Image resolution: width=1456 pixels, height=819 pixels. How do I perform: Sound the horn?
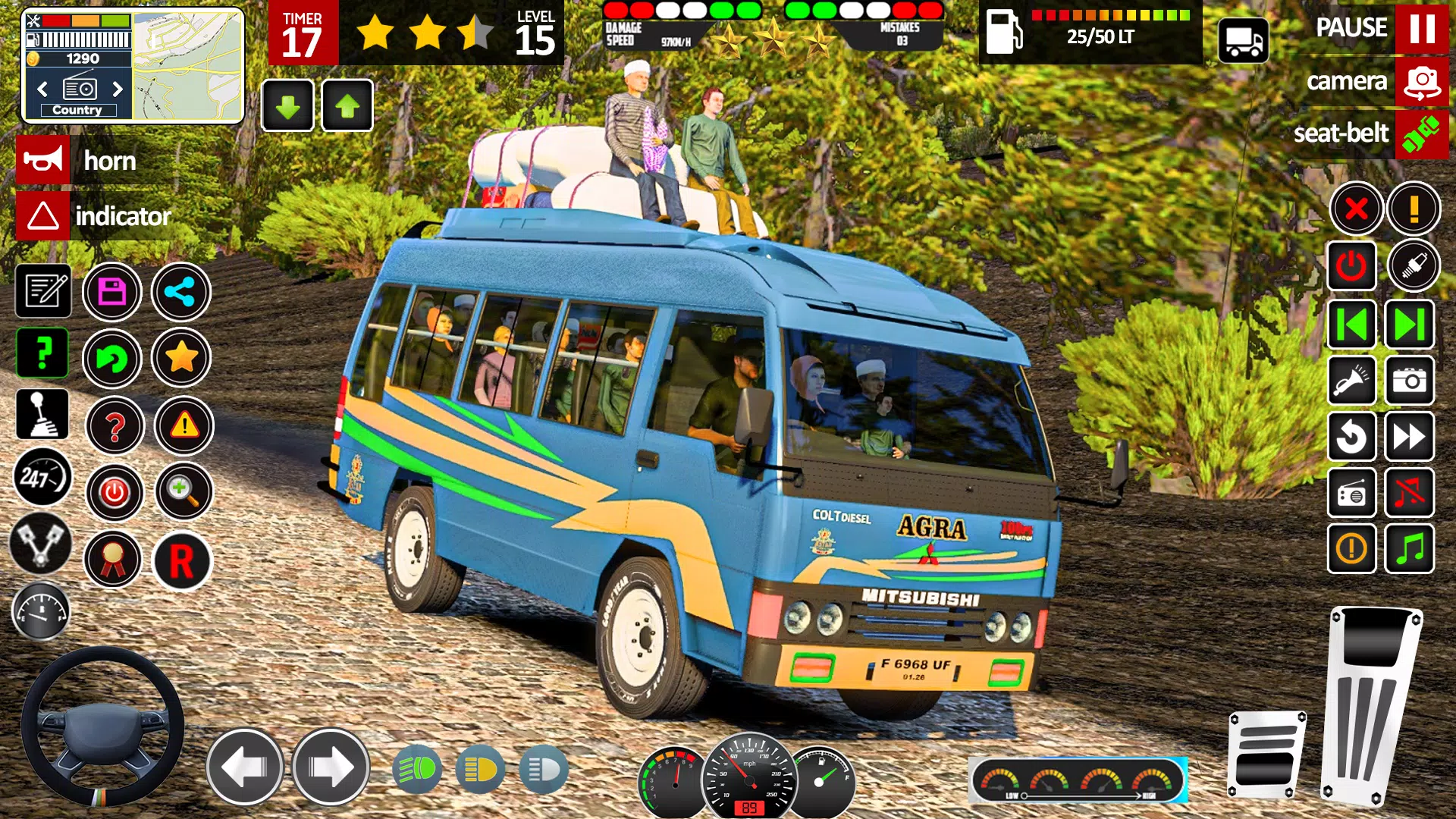click(43, 160)
